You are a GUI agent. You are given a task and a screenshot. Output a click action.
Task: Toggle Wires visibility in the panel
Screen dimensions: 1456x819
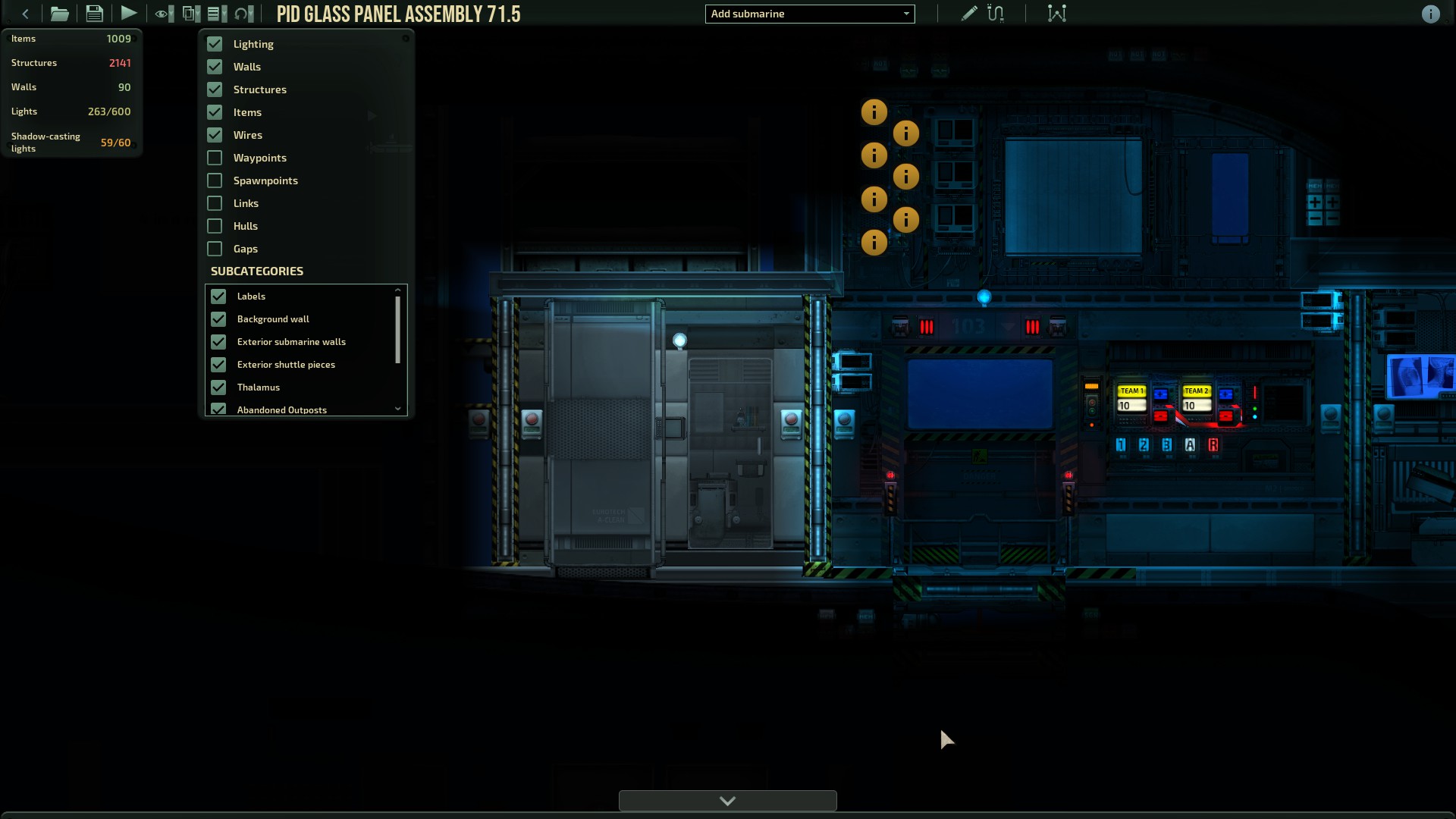pos(213,135)
